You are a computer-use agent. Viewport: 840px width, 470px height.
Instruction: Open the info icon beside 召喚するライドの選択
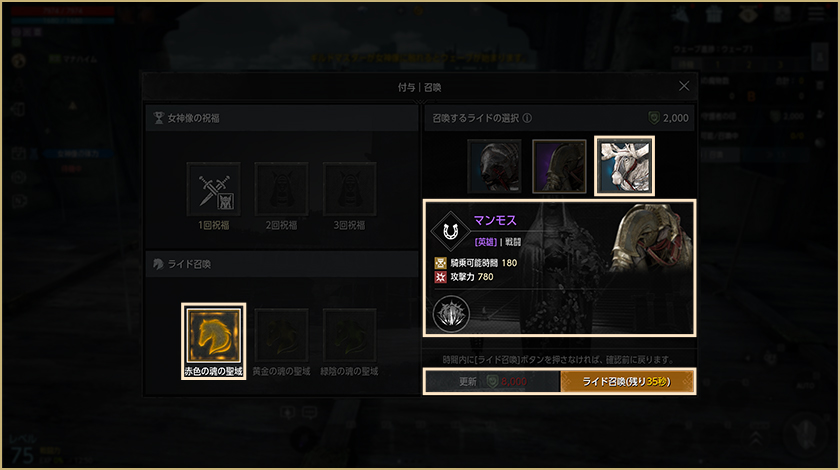click(527, 118)
